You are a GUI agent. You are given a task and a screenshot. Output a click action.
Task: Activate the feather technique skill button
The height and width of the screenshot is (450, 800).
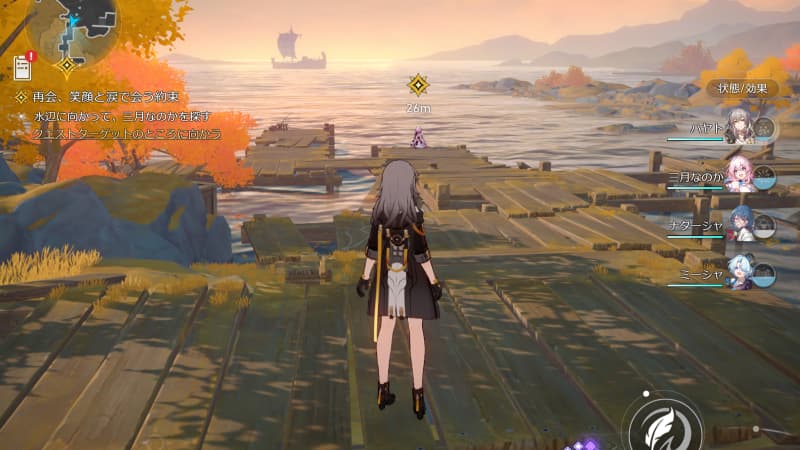point(660,422)
